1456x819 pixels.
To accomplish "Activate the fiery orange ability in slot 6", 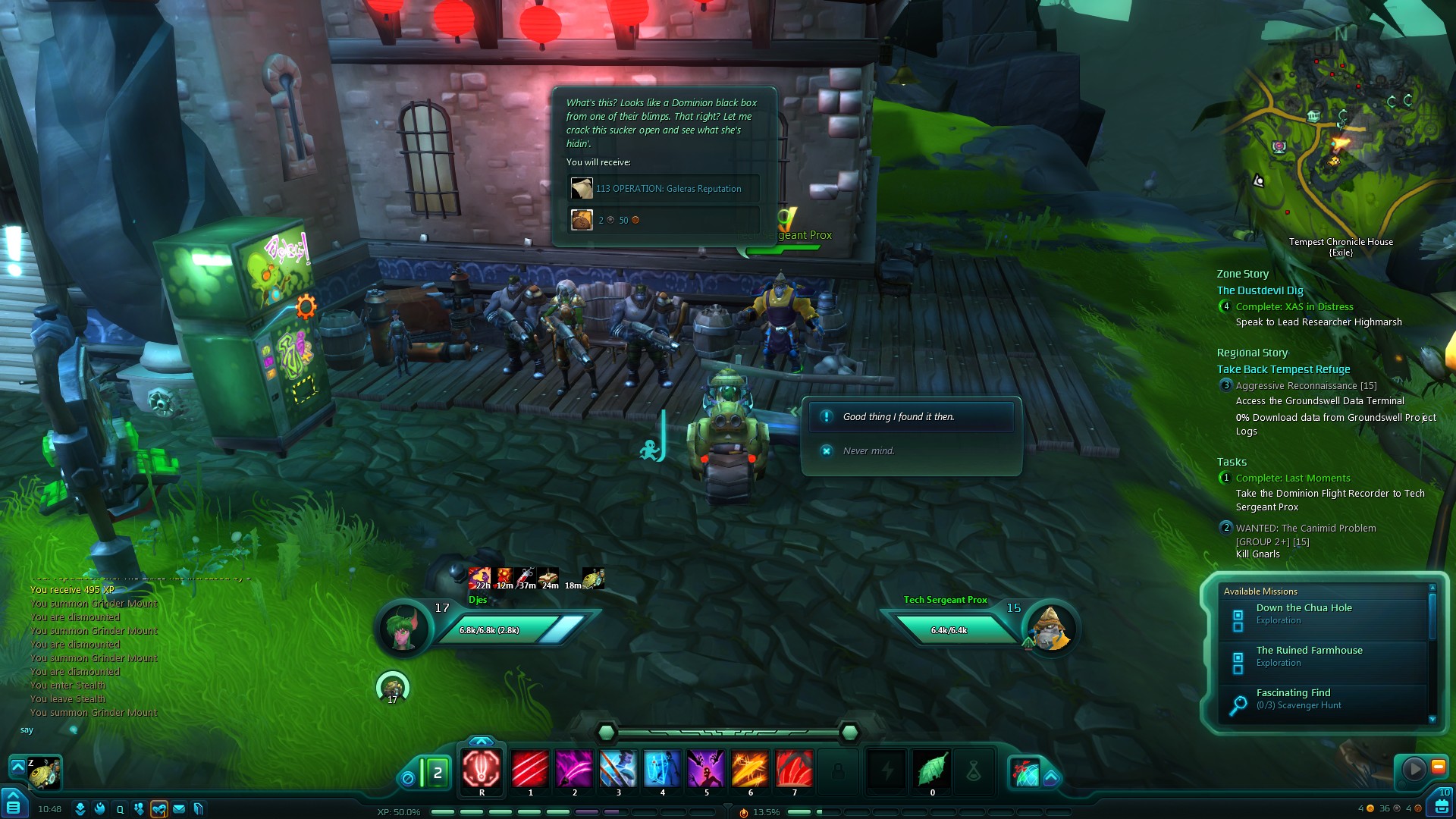I will click(x=750, y=769).
